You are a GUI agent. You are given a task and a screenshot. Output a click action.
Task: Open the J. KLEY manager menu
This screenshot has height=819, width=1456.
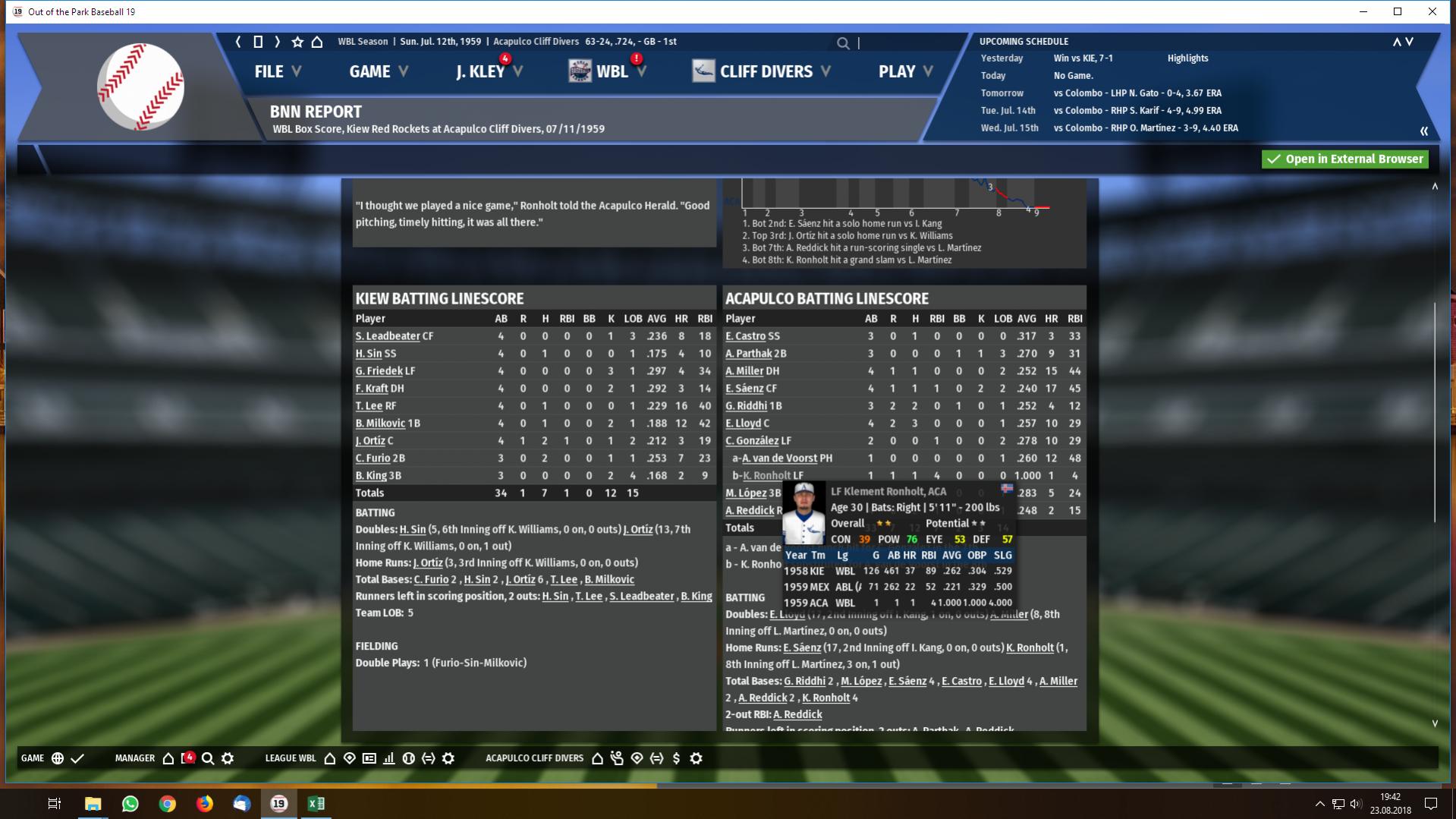(x=489, y=71)
